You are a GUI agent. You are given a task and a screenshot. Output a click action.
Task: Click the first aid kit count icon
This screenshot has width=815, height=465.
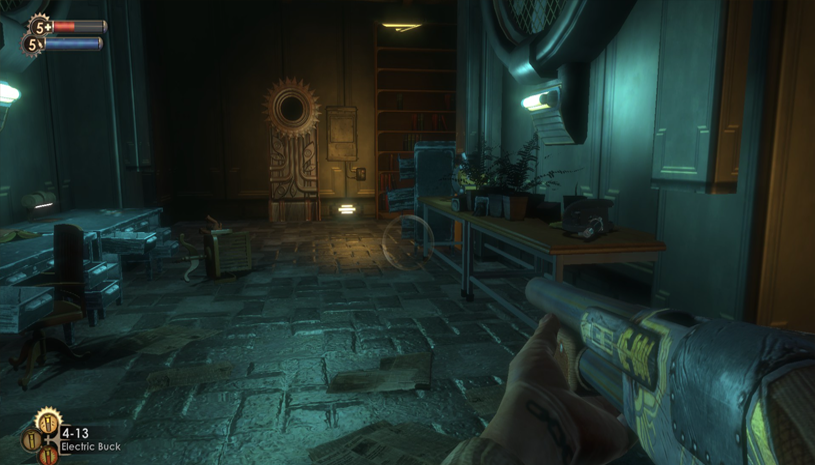point(41,25)
